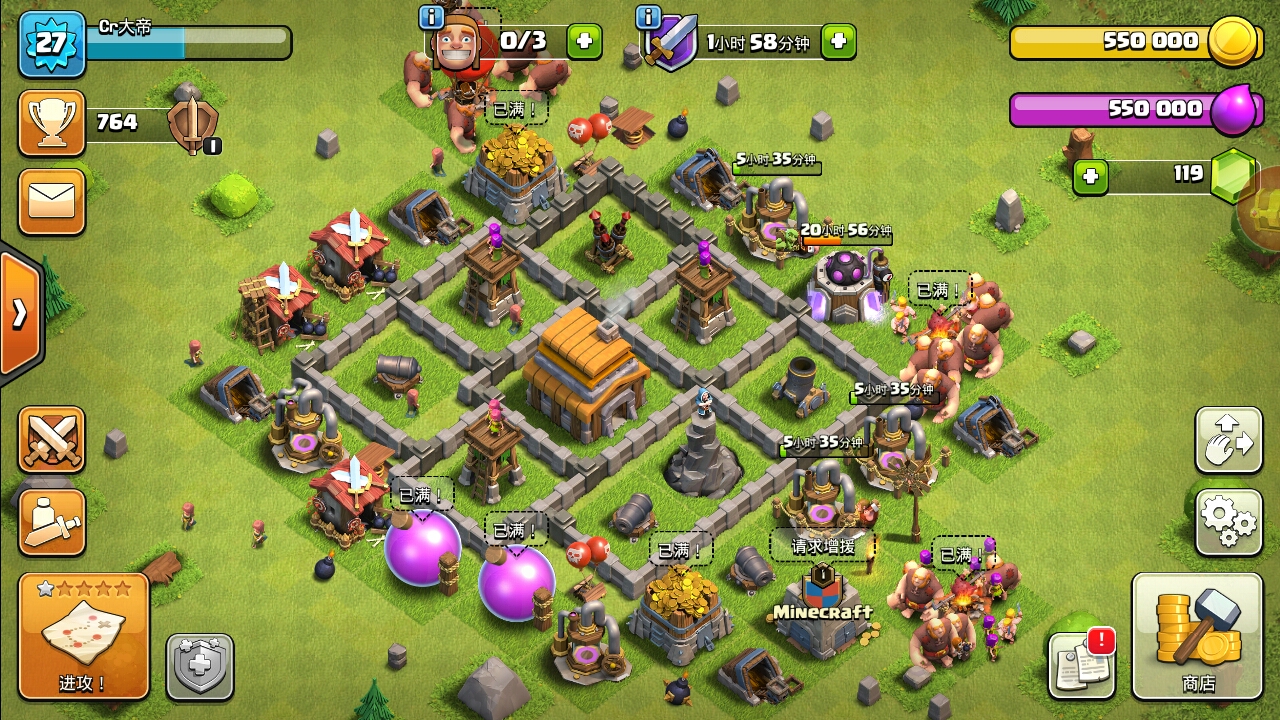Open the news notes with red alert
Screen dimensions: 1280x720
click(x=1082, y=664)
